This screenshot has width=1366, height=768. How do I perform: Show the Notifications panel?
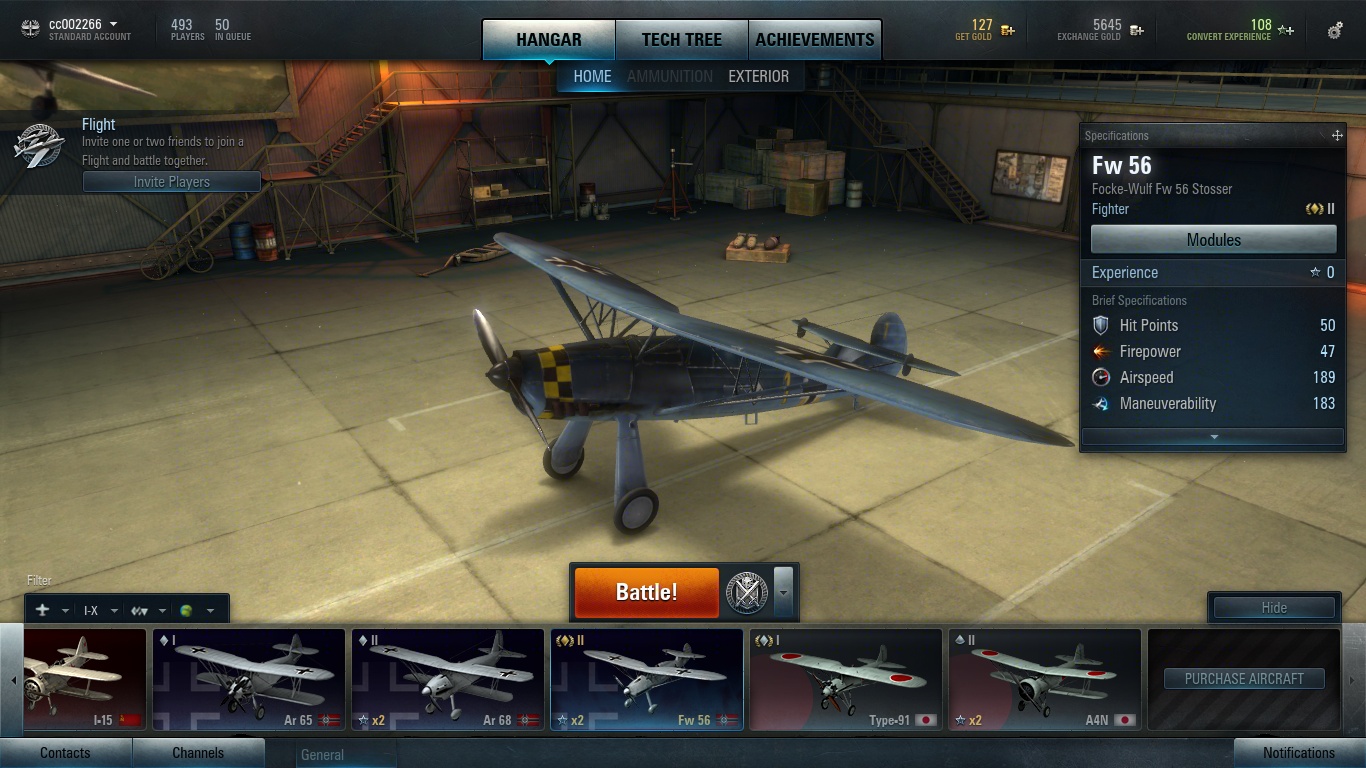(x=1298, y=753)
